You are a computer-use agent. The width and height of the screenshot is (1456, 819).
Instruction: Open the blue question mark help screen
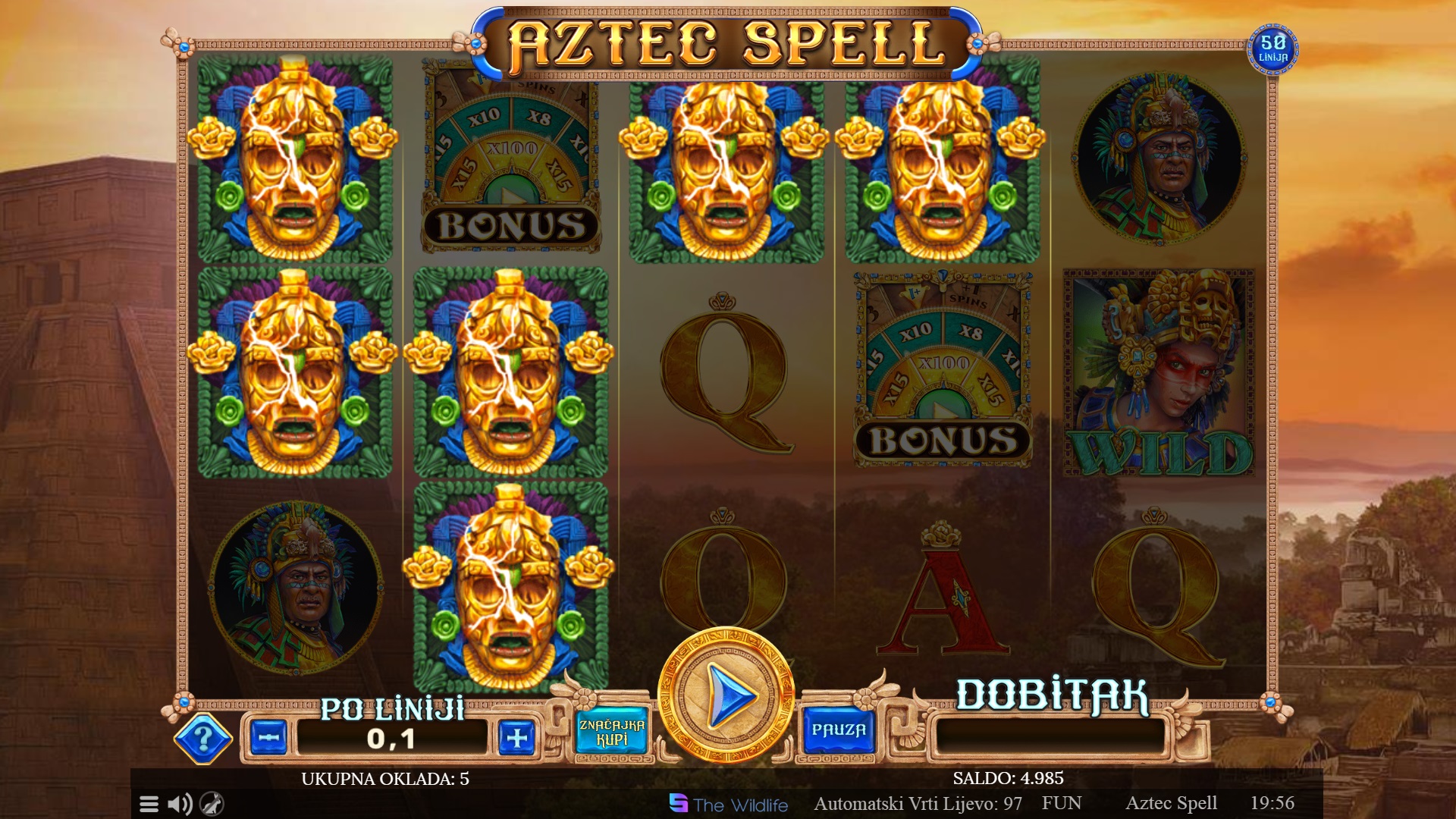202,738
